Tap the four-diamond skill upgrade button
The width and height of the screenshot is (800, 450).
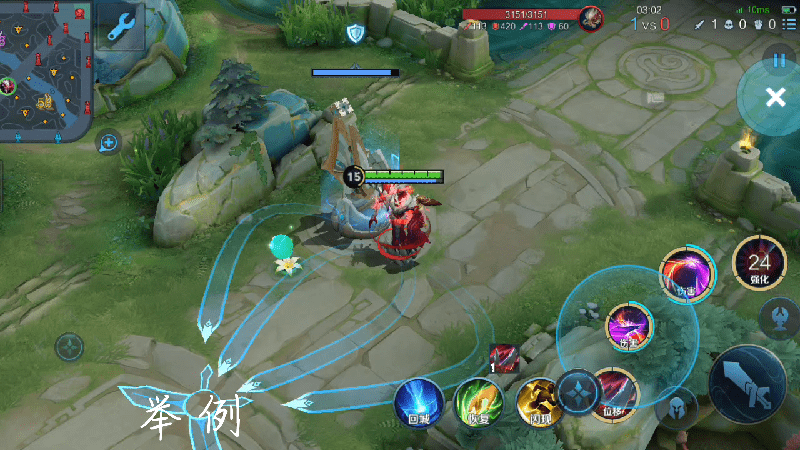[577, 389]
